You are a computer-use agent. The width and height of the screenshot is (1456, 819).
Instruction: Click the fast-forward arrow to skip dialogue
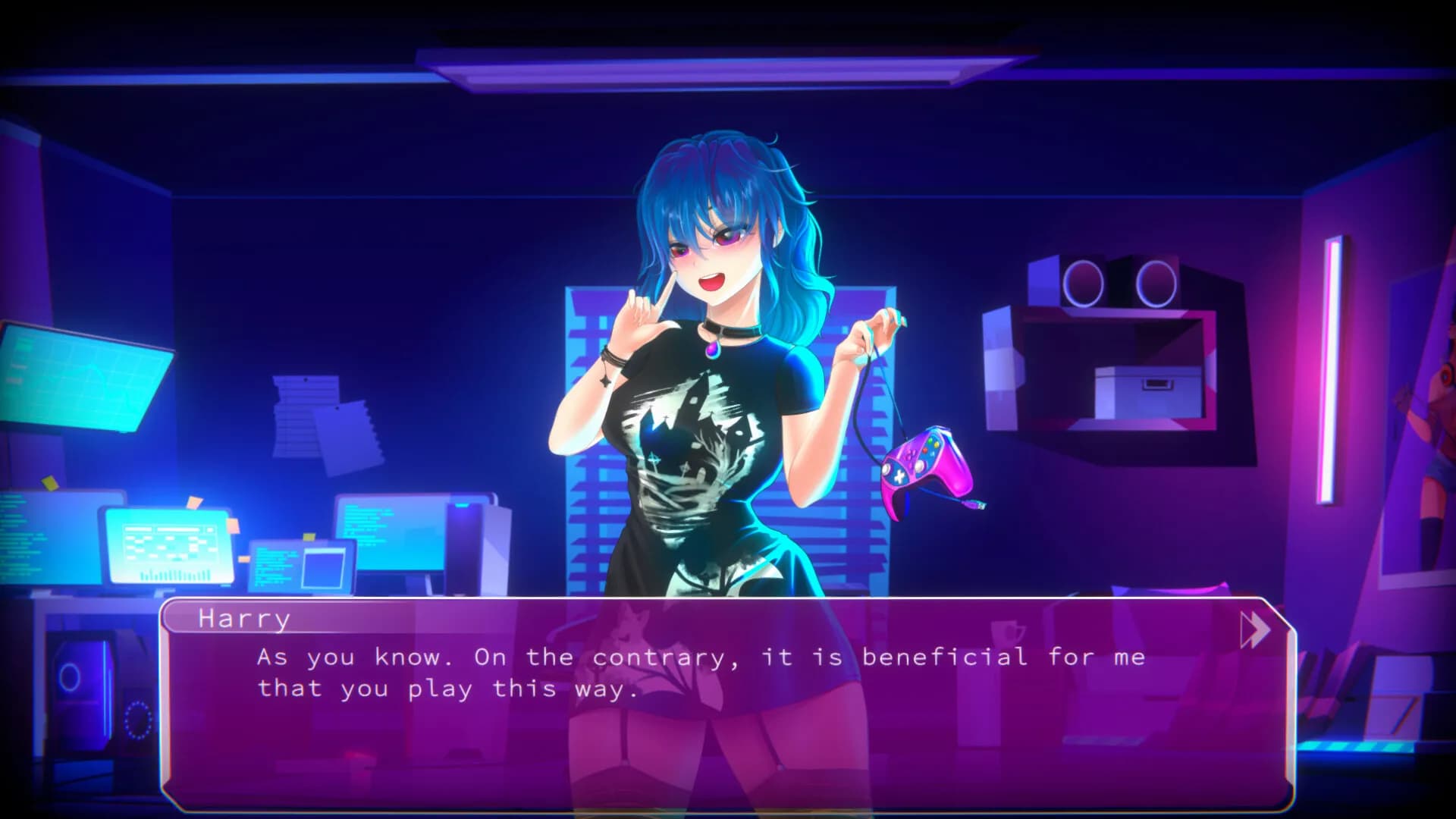tap(1255, 629)
